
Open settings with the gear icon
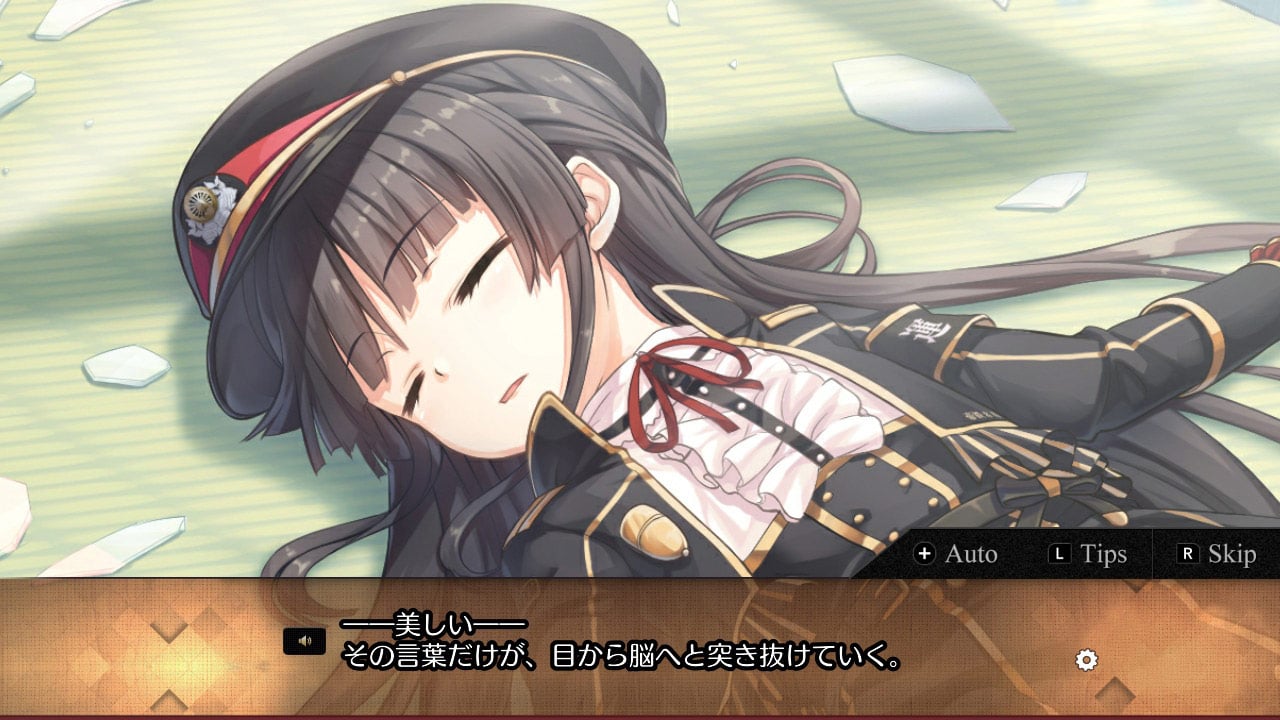point(1086,660)
